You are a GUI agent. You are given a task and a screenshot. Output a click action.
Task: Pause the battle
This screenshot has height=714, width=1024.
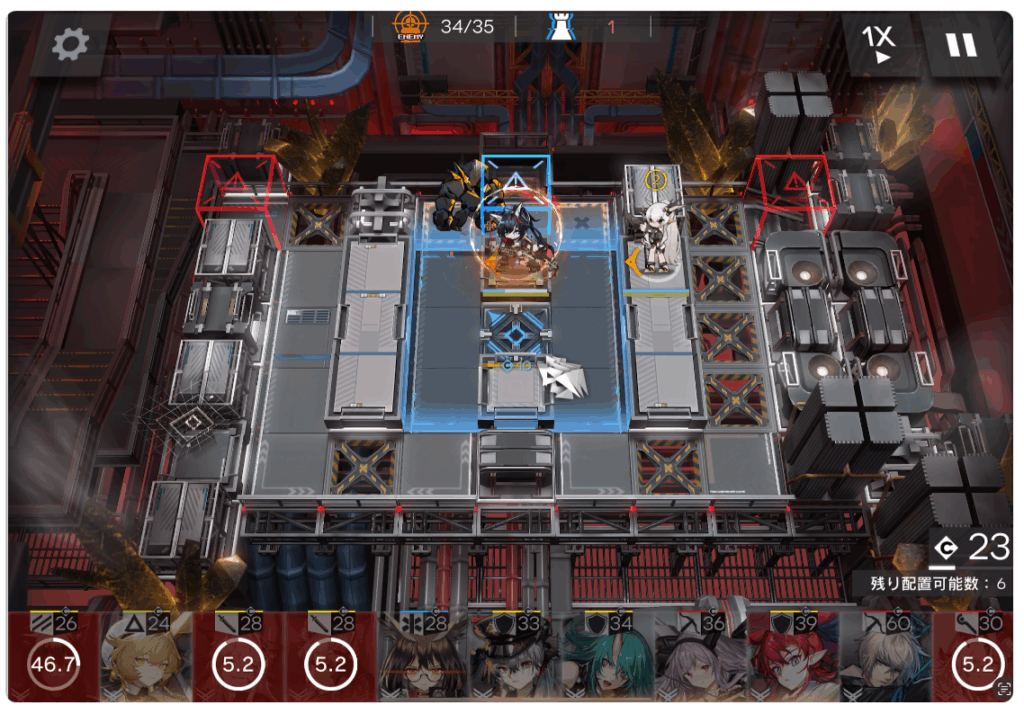pyautogui.click(x=961, y=45)
